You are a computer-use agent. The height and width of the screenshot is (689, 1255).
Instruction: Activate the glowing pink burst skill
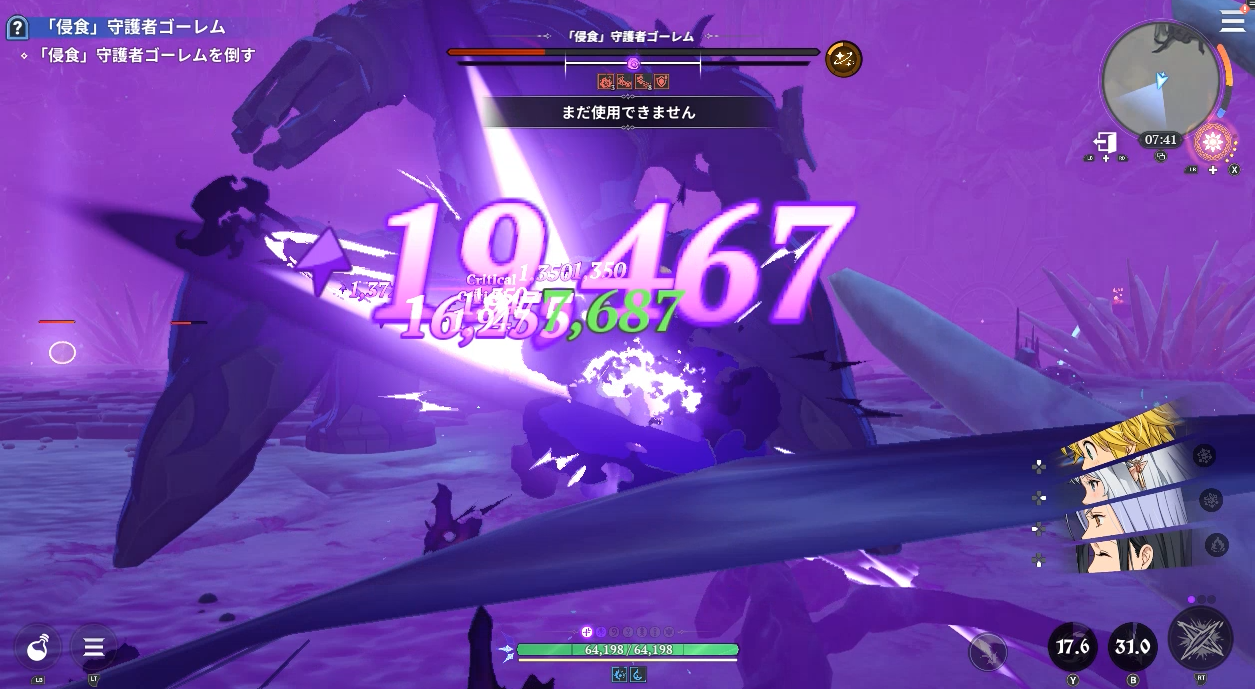point(1213,142)
